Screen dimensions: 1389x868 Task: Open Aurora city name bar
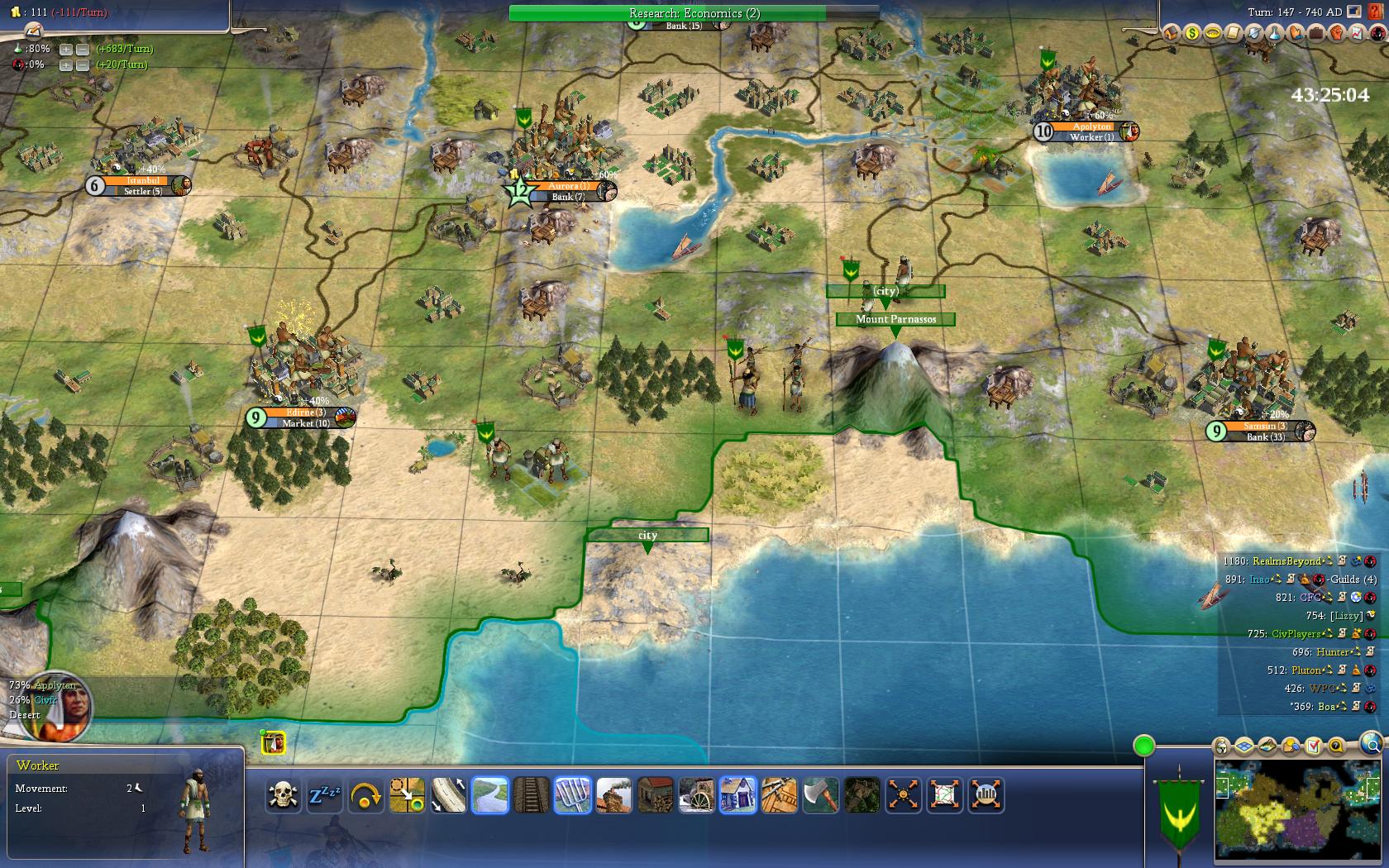(569, 186)
